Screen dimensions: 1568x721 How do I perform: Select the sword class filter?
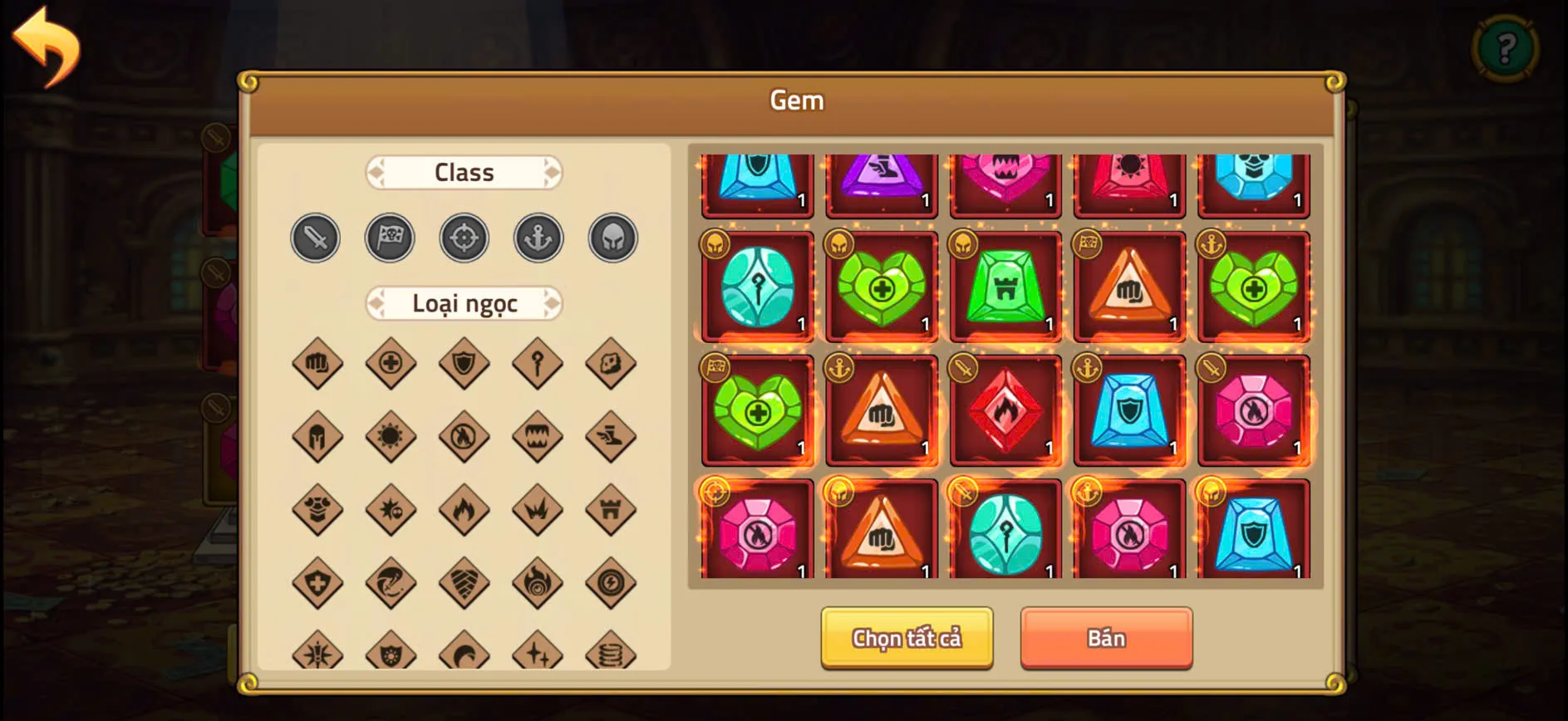(x=315, y=238)
